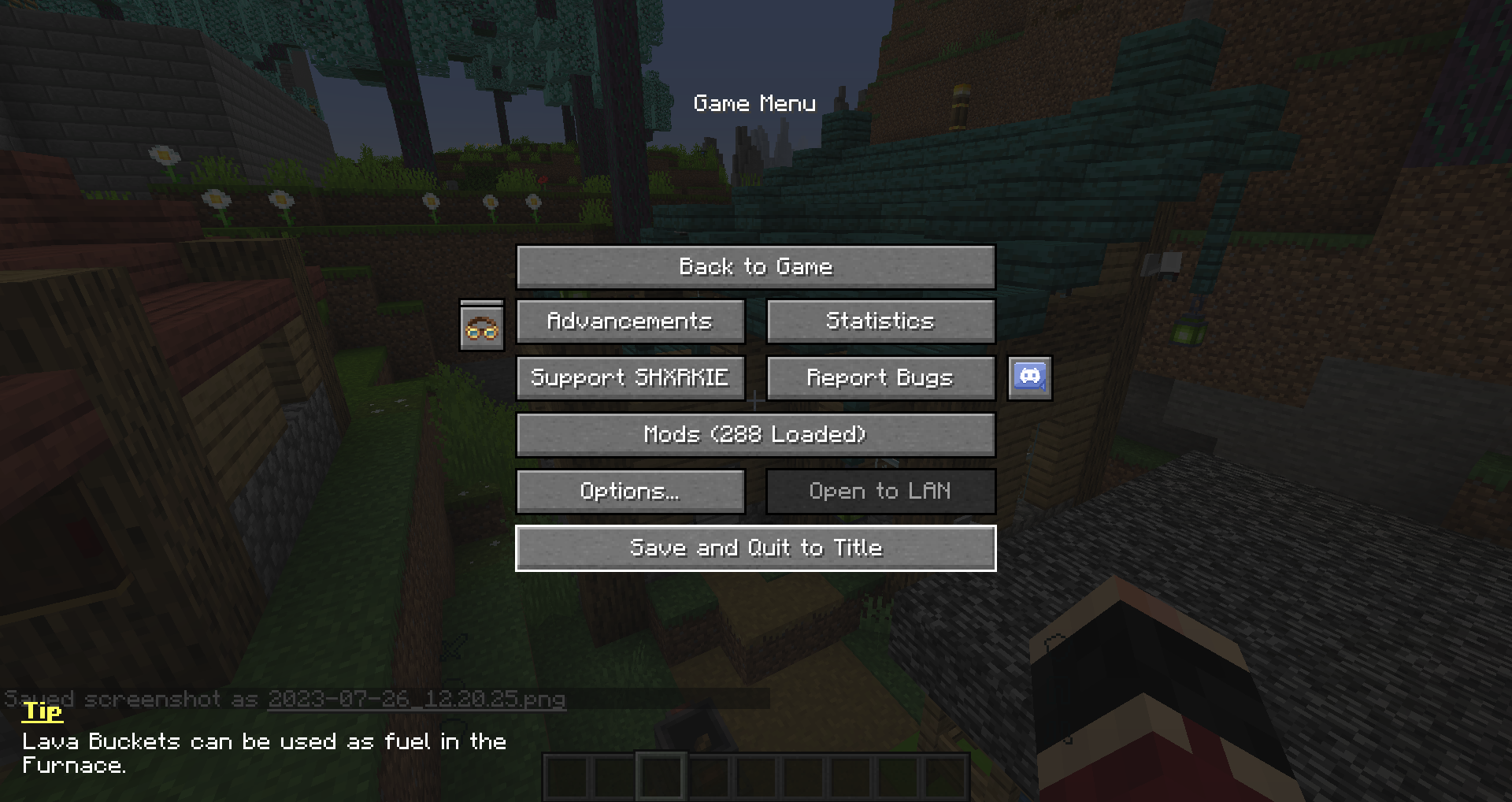Click the saved screenshot filename link

pos(417,699)
